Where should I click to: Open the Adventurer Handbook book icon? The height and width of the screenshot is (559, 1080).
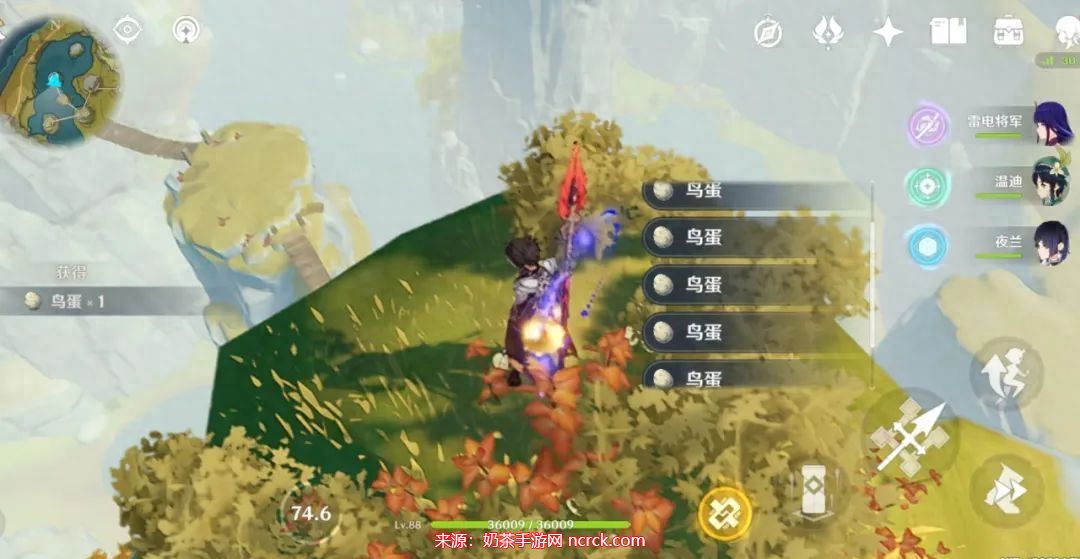[948, 31]
